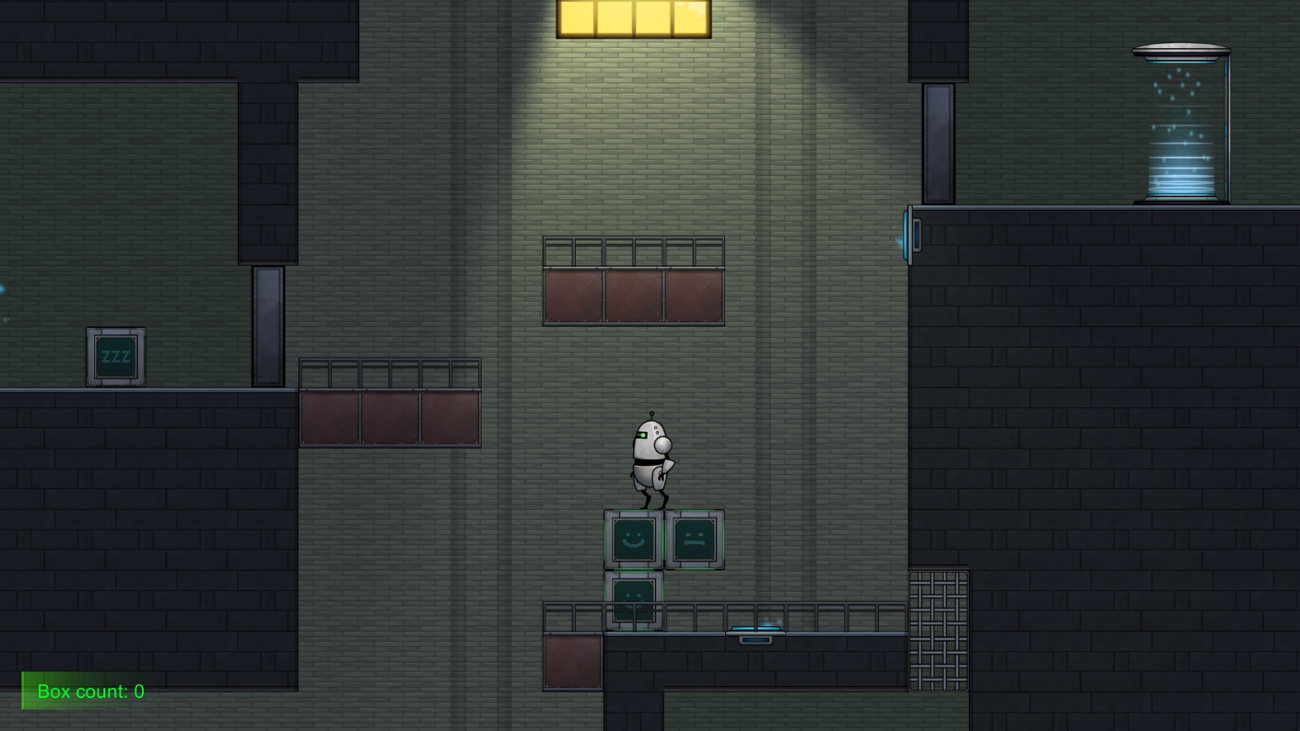Click the tall door pillar on the right wall
Screen dimensions: 1300x731
[936, 145]
